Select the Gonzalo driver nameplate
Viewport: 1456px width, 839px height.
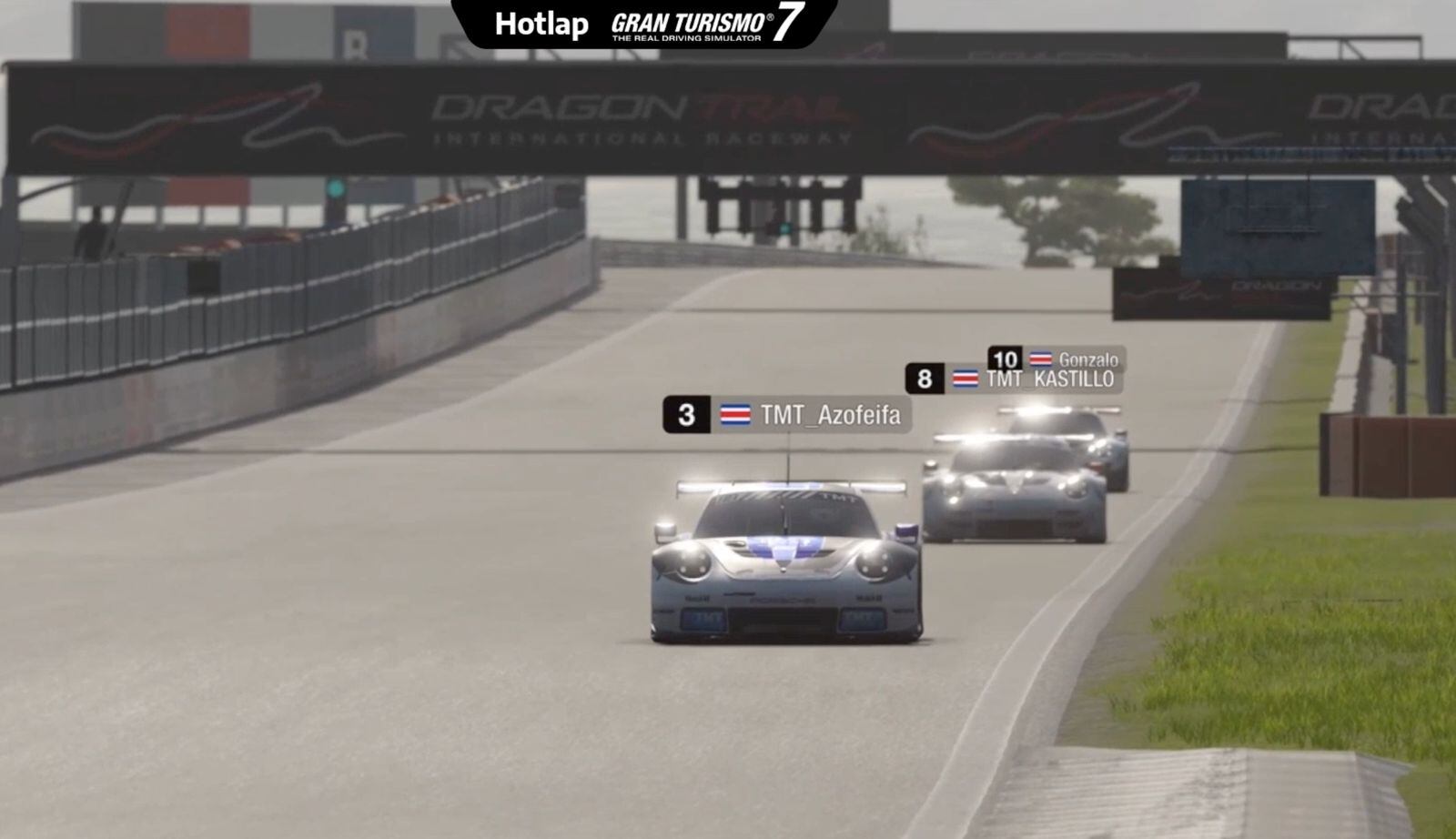[1088, 359]
